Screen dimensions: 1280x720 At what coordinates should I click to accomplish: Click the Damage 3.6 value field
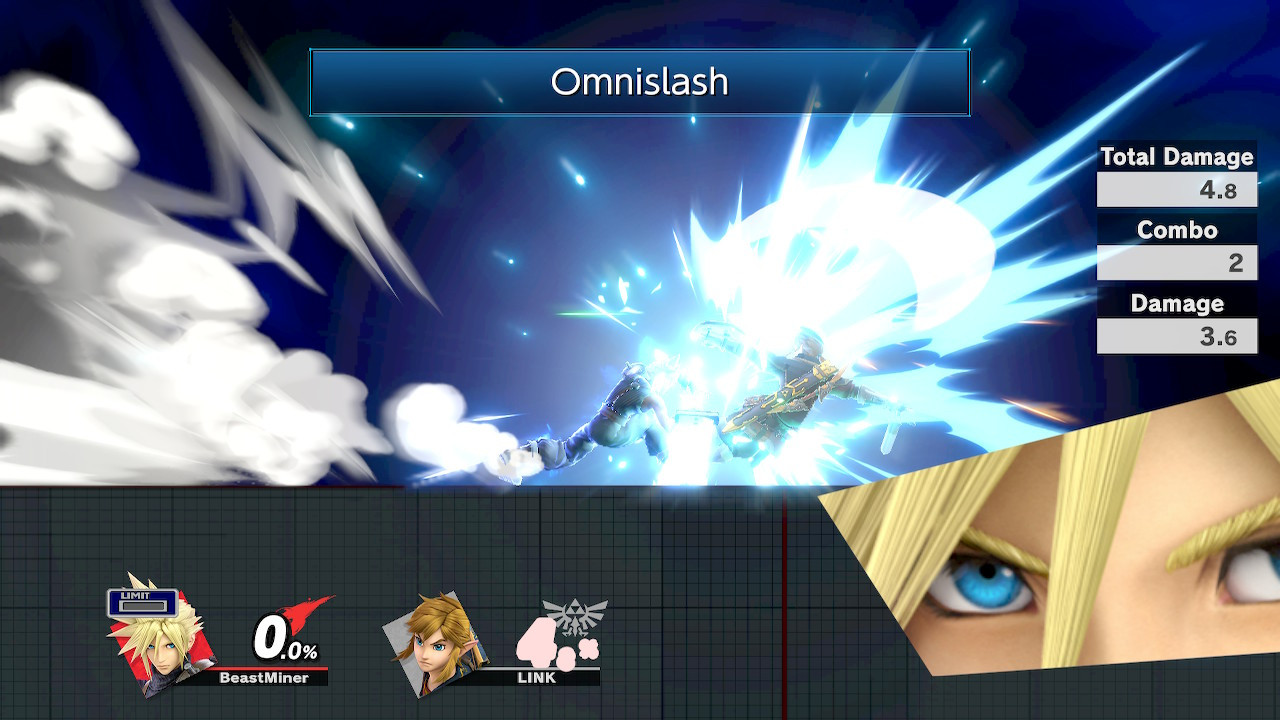pyautogui.click(x=1176, y=336)
